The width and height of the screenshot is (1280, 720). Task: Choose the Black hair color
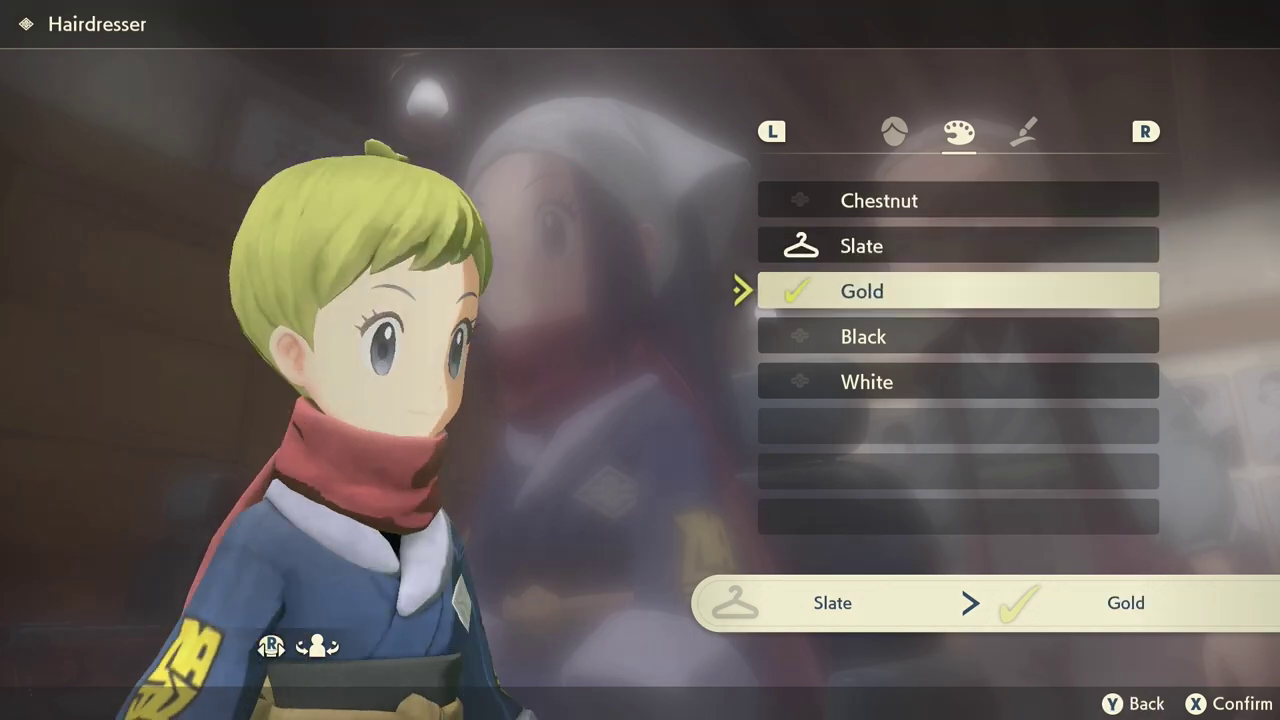tap(957, 337)
